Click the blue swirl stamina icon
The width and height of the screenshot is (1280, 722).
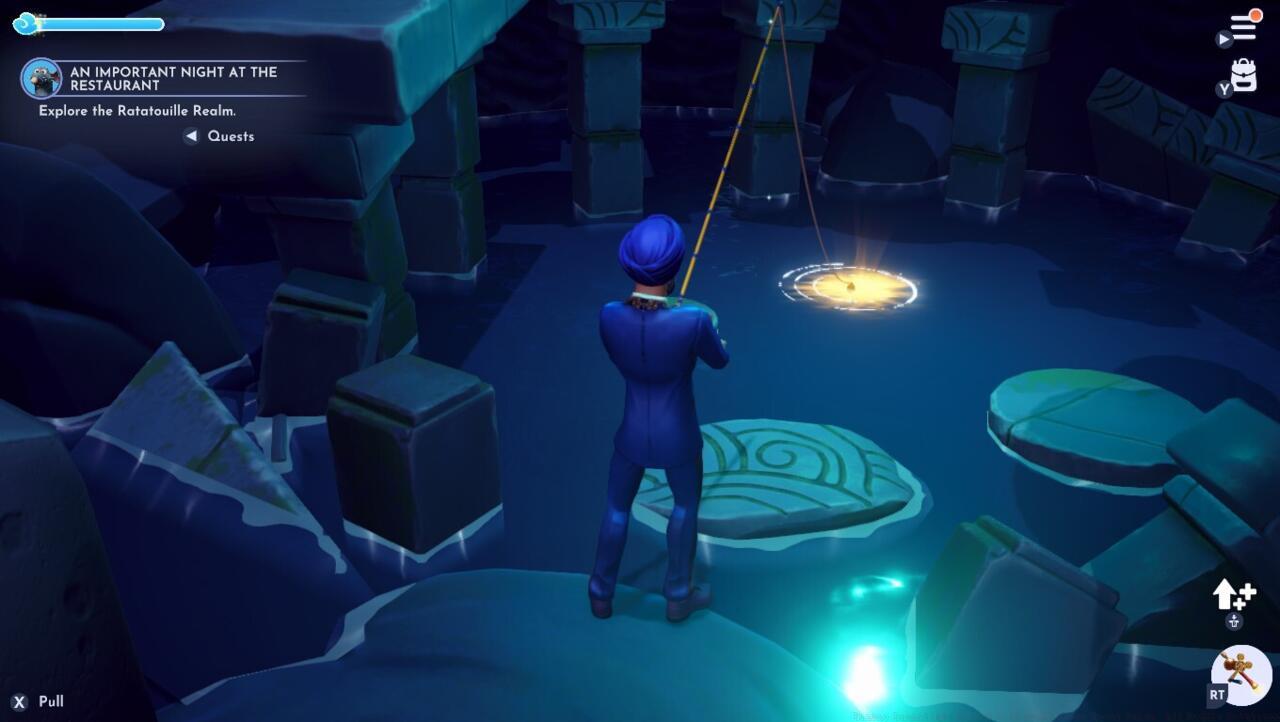pos(22,23)
